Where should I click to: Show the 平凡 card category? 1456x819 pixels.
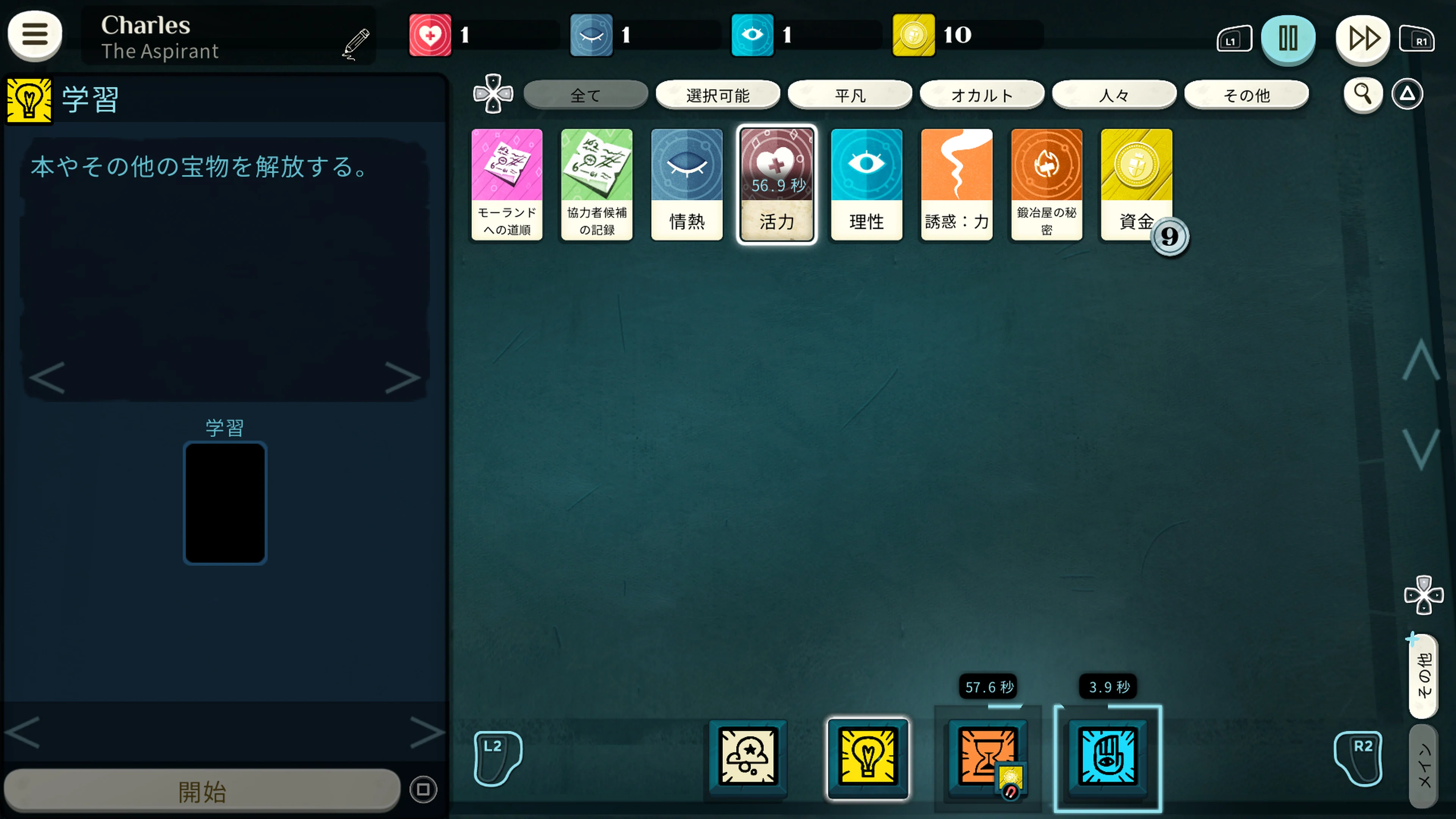pos(849,95)
